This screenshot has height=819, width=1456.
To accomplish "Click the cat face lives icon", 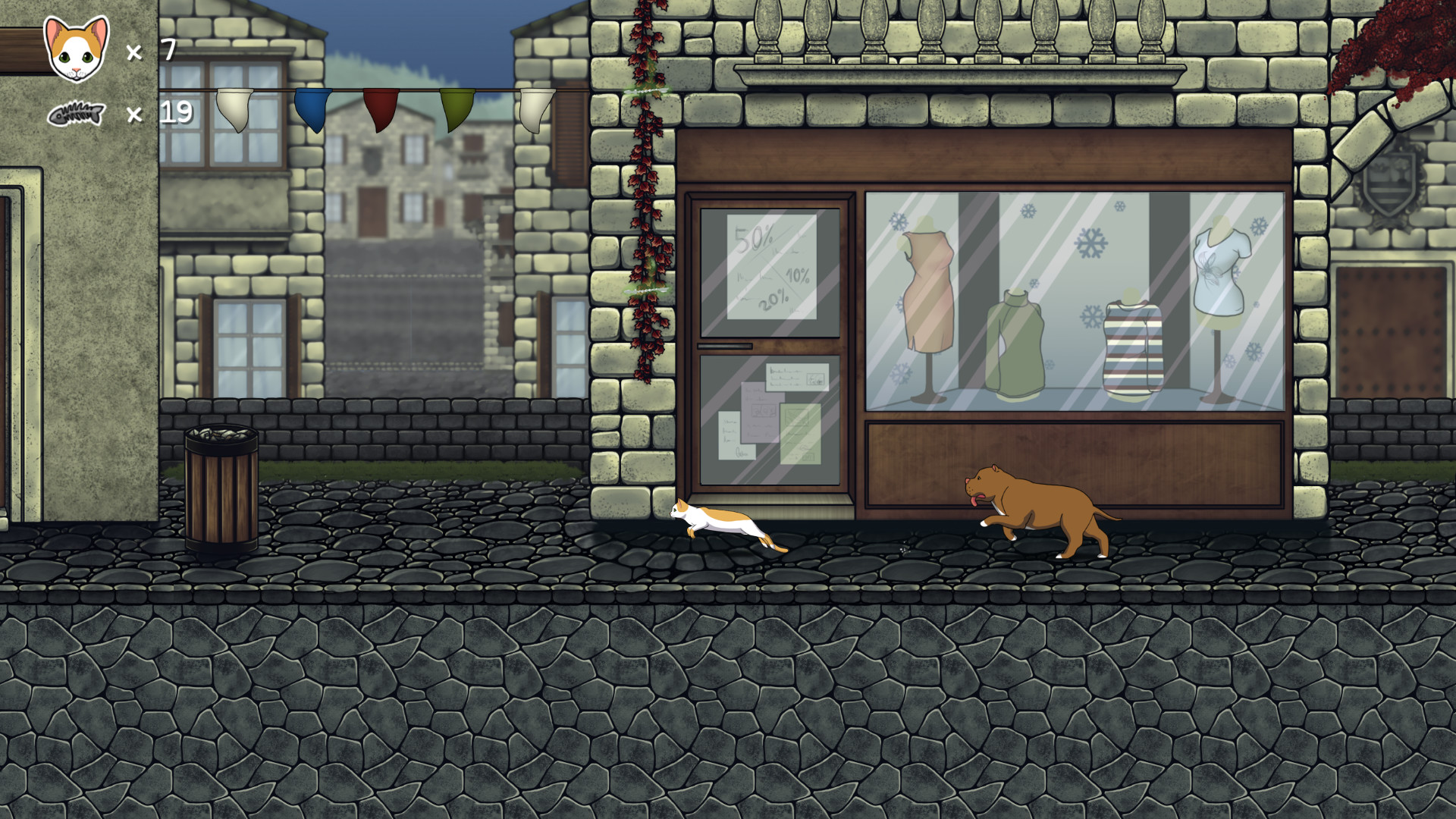I will pyautogui.click(x=75, y=50).
